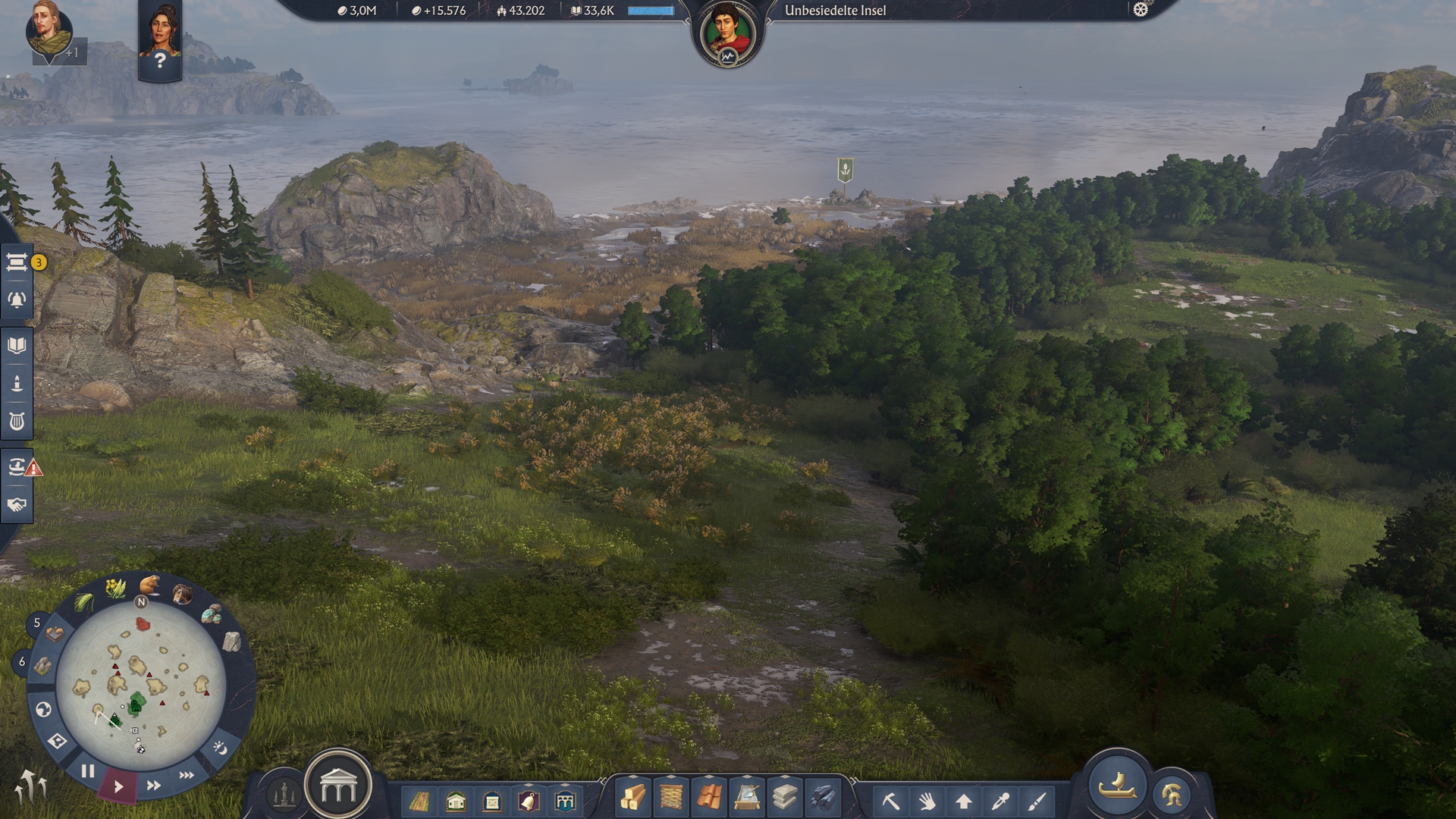This screenshot has width=1456, height=819.
Task: Open the scroll quest list button
Action: click(x=17, y=262)
